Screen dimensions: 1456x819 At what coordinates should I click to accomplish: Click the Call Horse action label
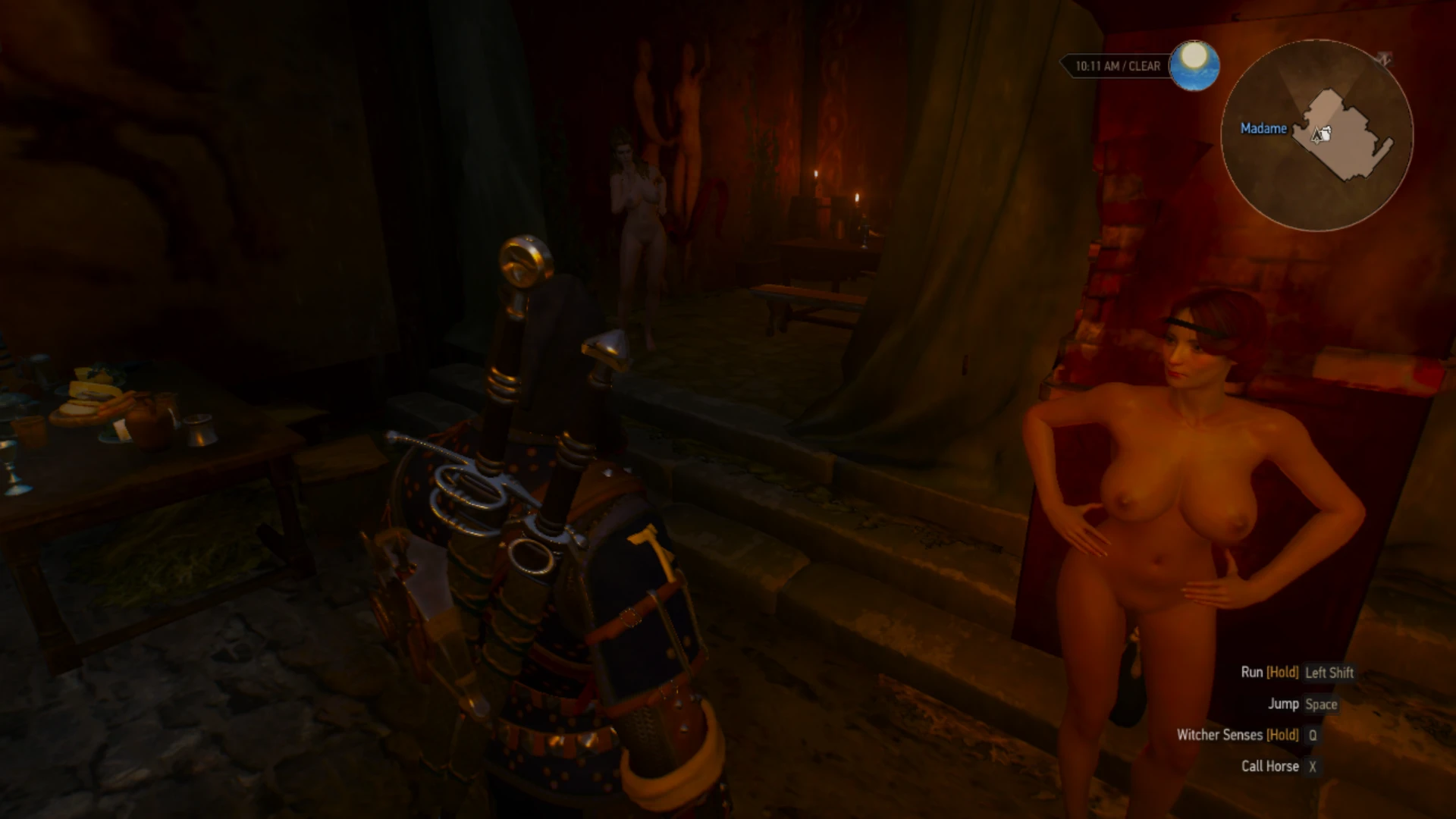1270,766
